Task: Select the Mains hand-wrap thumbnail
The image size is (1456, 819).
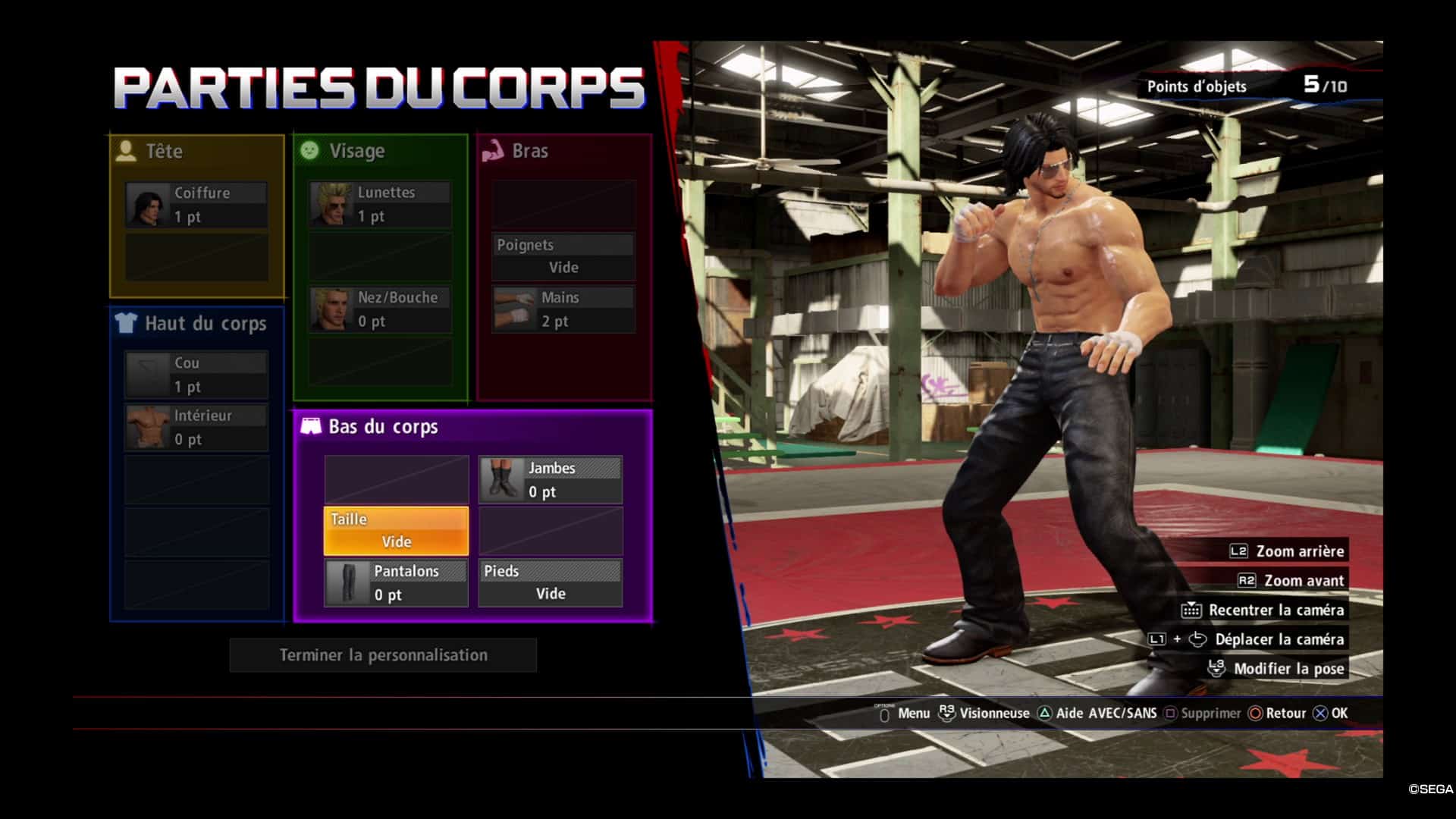Action: point(513,309)
